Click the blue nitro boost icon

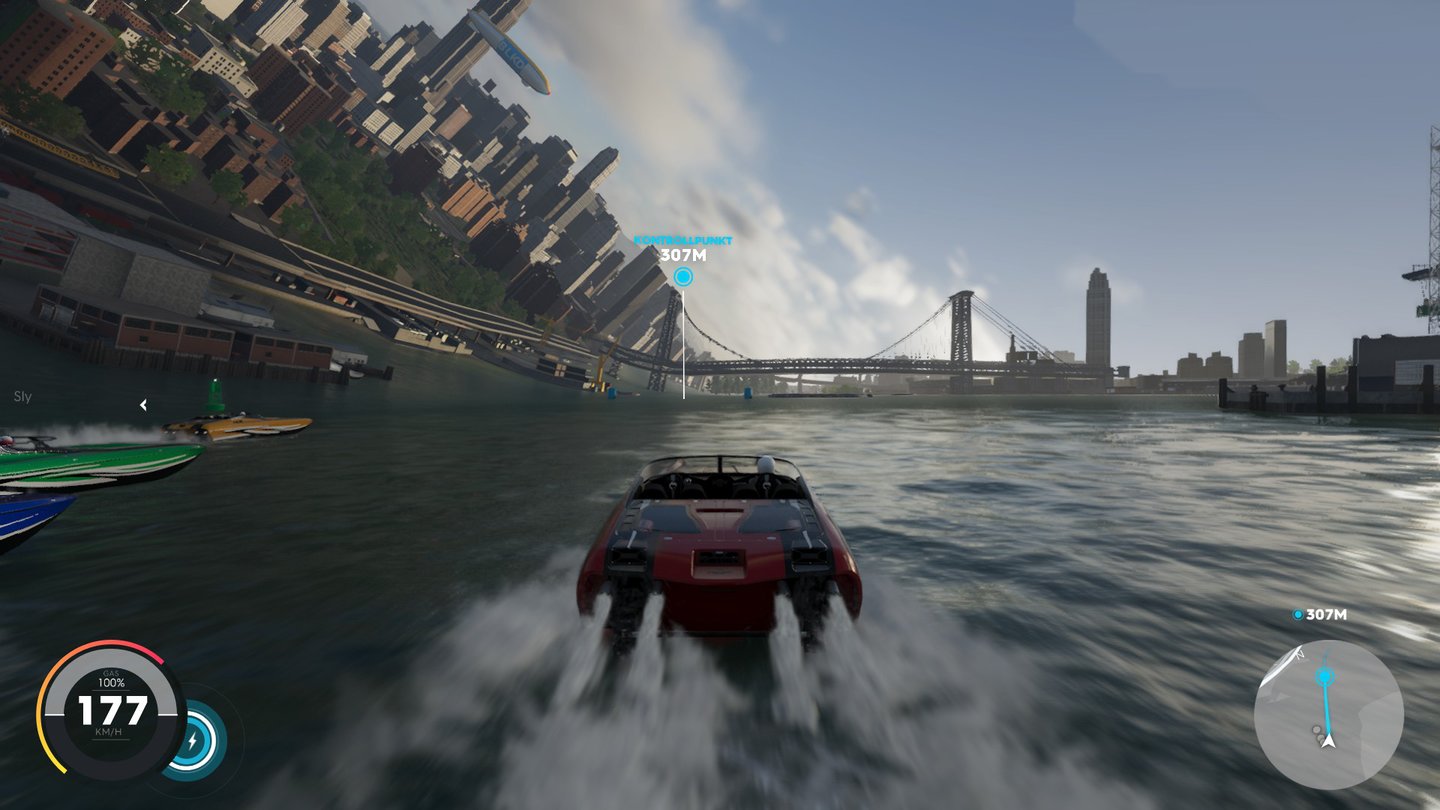(x=194, y=740)
